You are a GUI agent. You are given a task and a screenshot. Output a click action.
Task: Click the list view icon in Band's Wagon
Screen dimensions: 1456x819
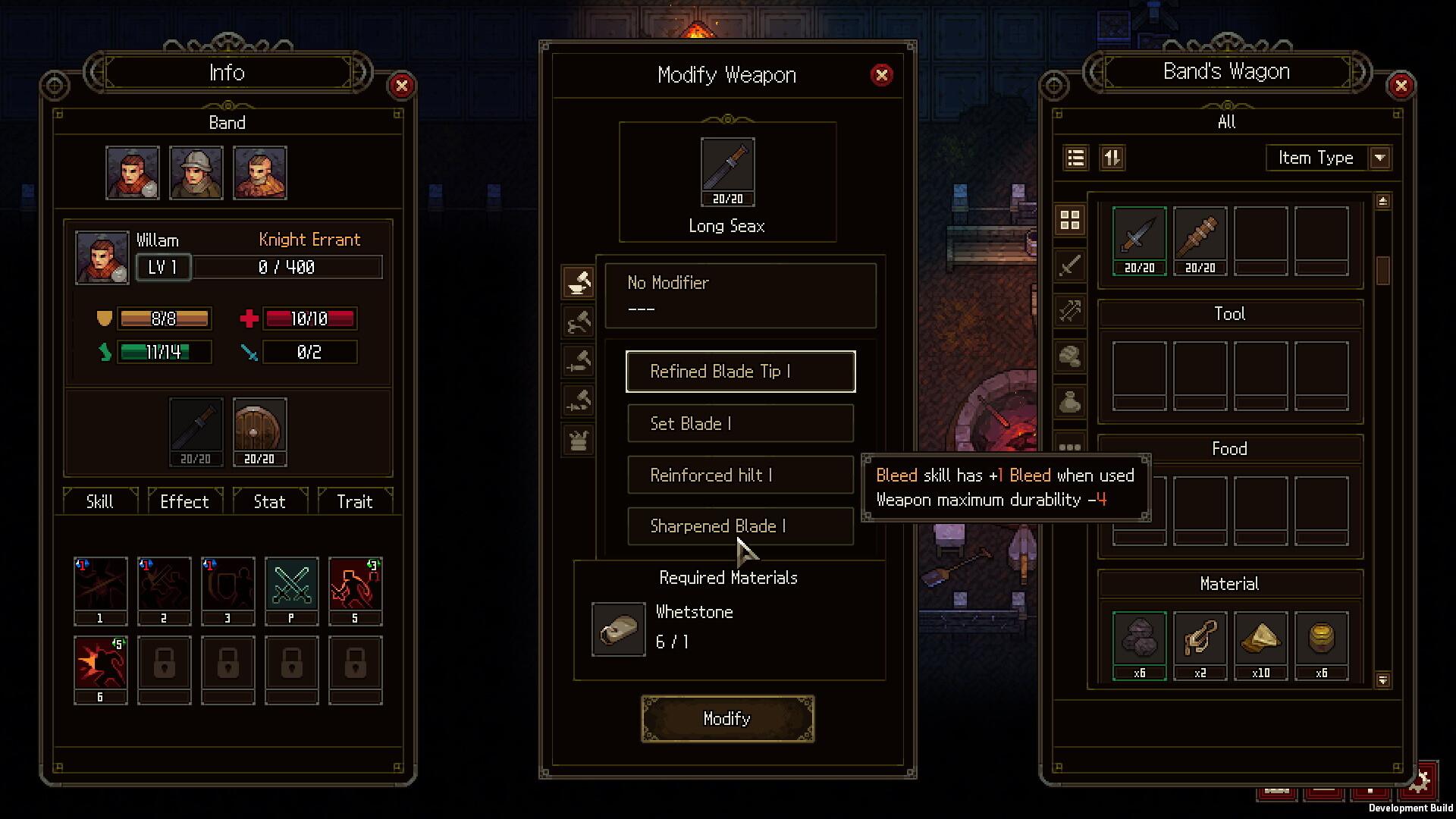tap(1075, 158)
